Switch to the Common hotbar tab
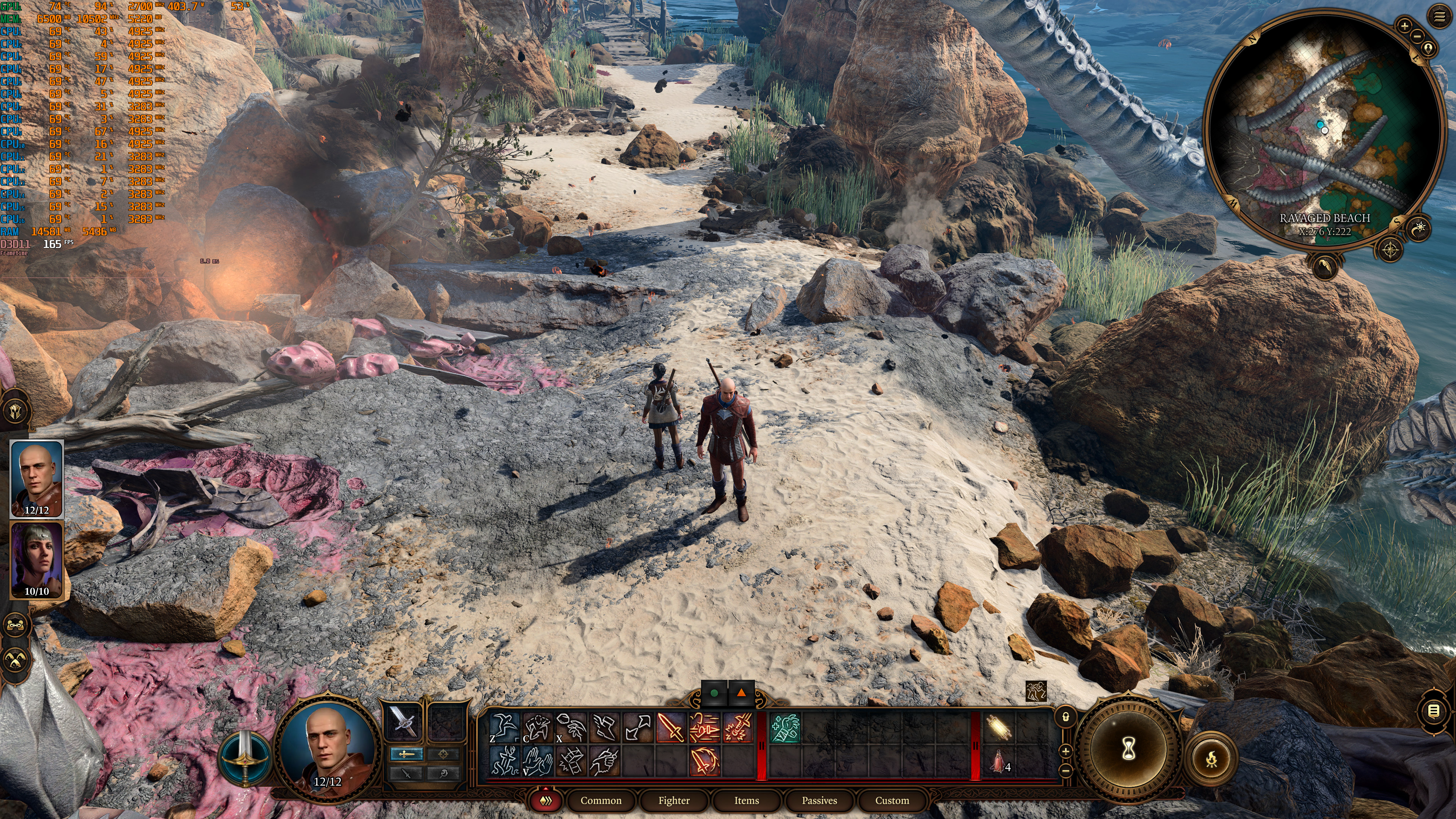 (x=600, y=800)
